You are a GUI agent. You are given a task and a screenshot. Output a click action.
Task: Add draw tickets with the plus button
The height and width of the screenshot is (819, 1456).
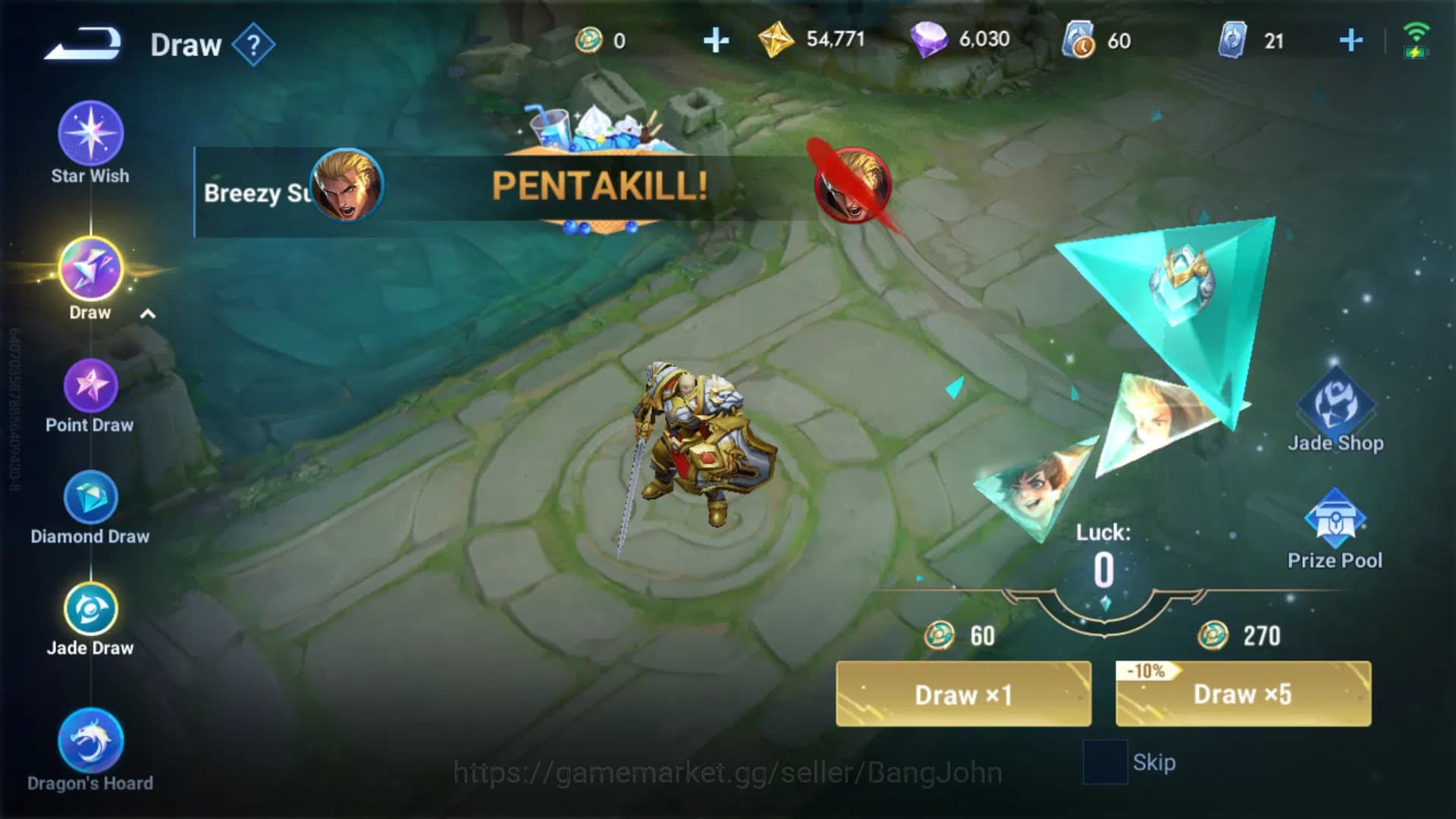1351,40
